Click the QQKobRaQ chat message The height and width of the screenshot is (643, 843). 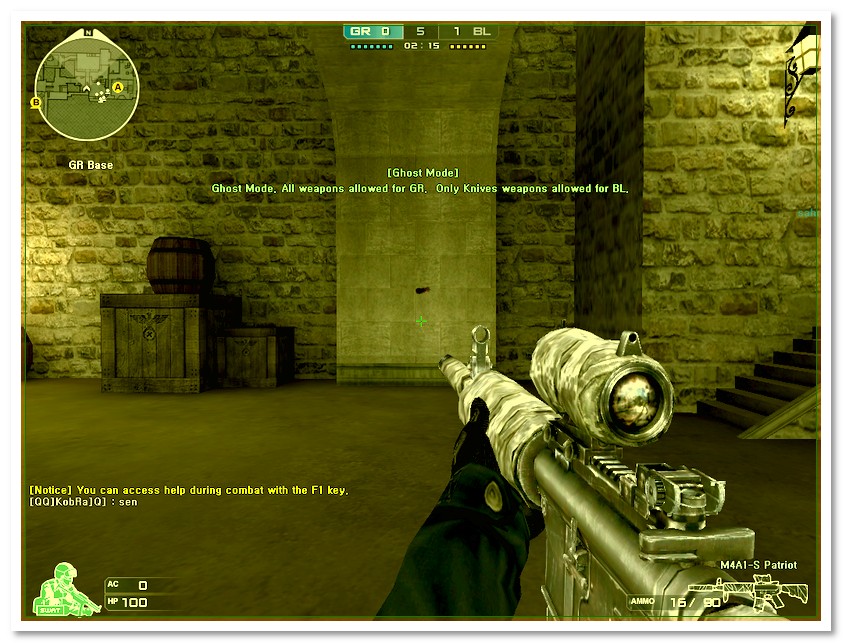pos(84,501)
